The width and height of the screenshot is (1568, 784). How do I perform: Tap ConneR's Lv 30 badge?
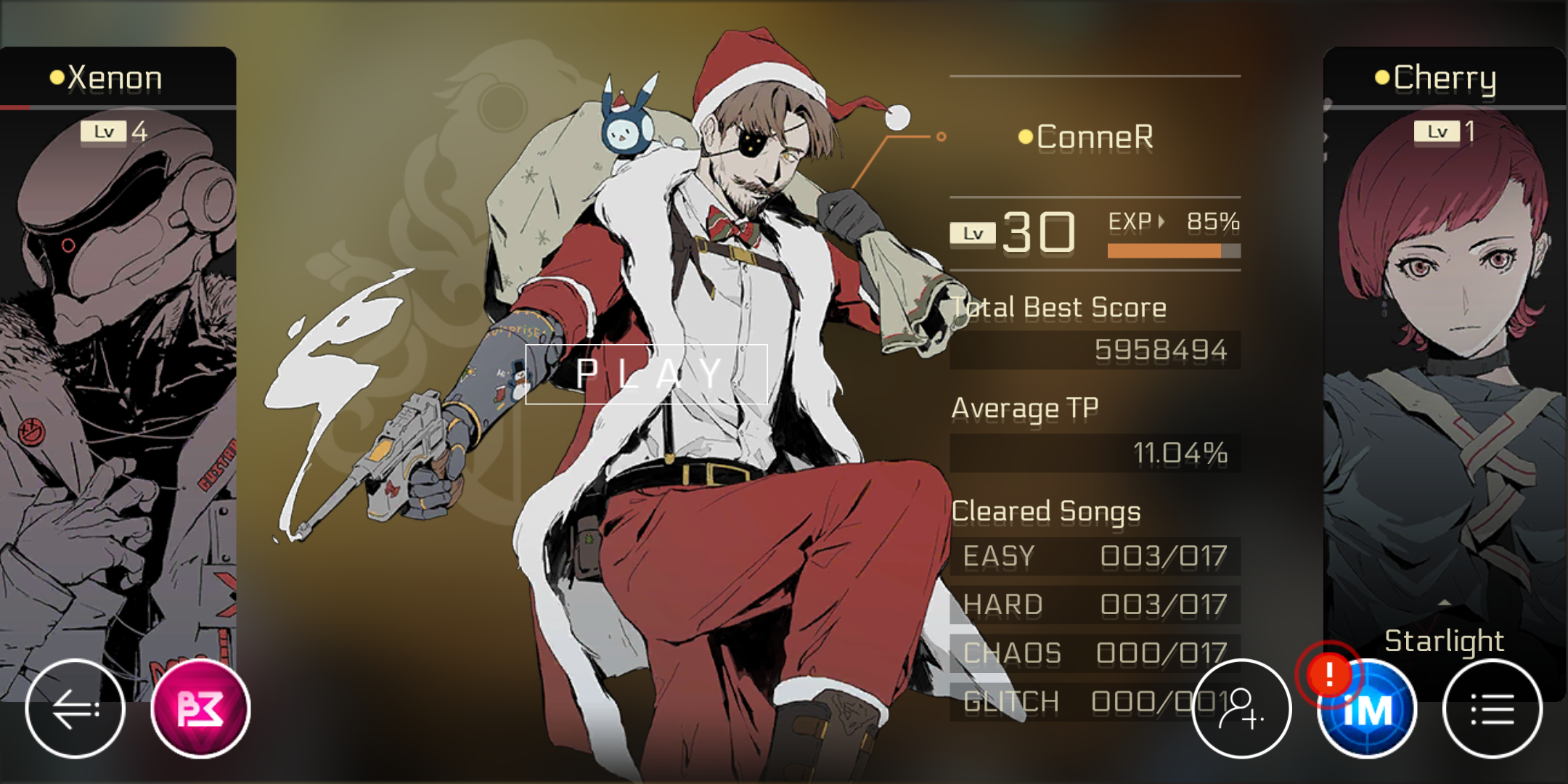pyautogui.click(x=1013, y=232)
